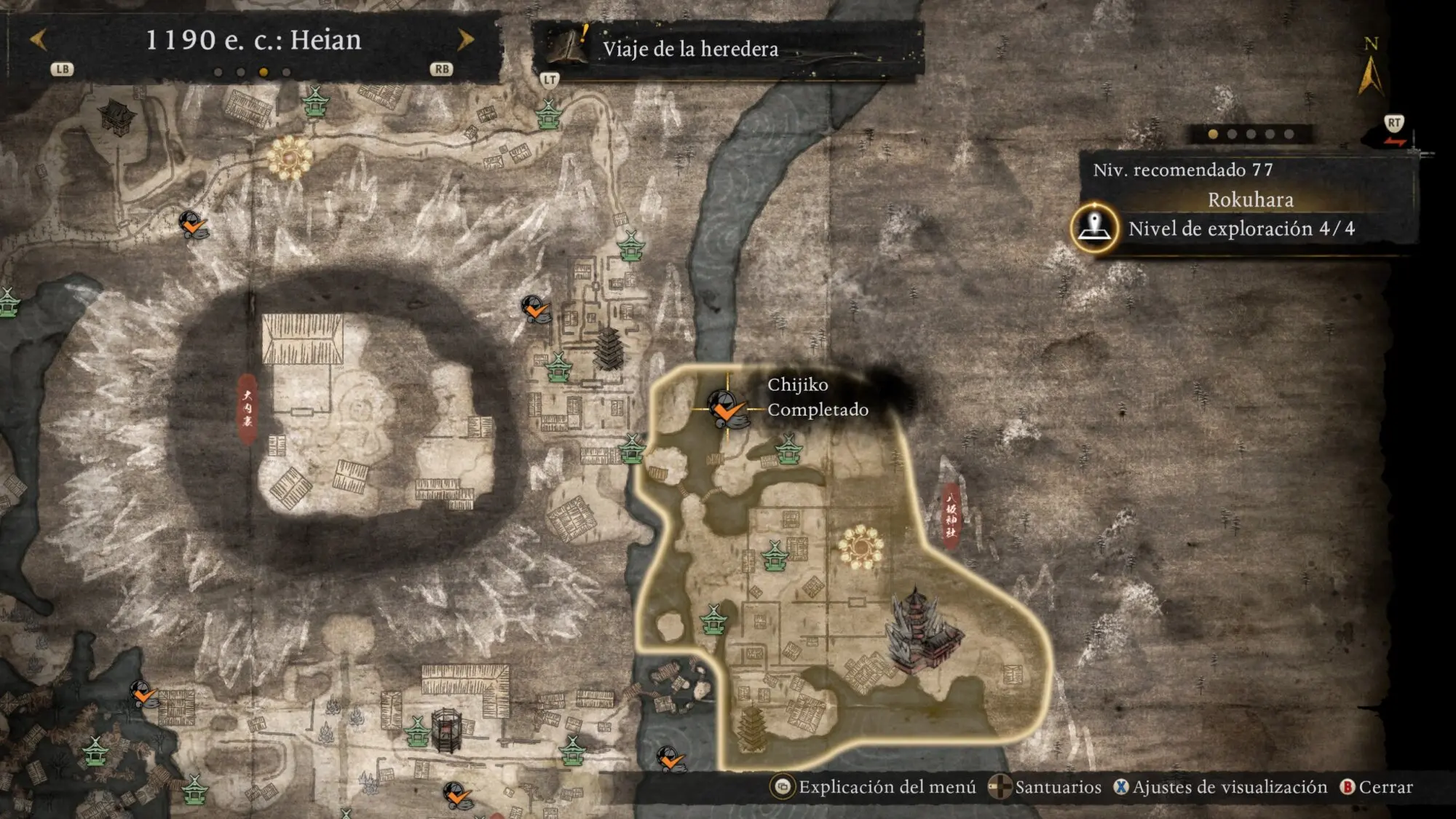Close the map with Cerrar
The width and height of the screenshot is (1456, 819).
1377,787
